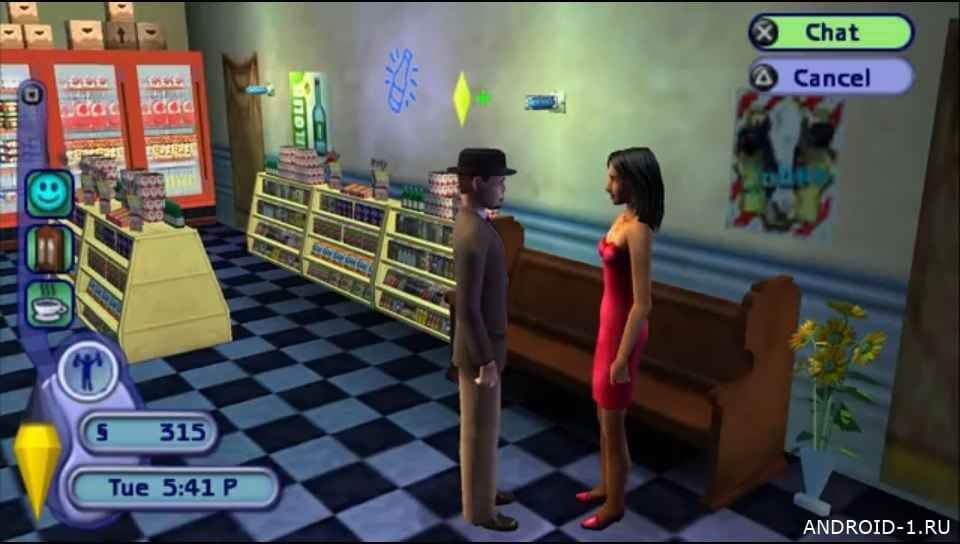Click the steaming coffee cup icon
Viewport: 960px width, 544px height.
tap(49, 303)
